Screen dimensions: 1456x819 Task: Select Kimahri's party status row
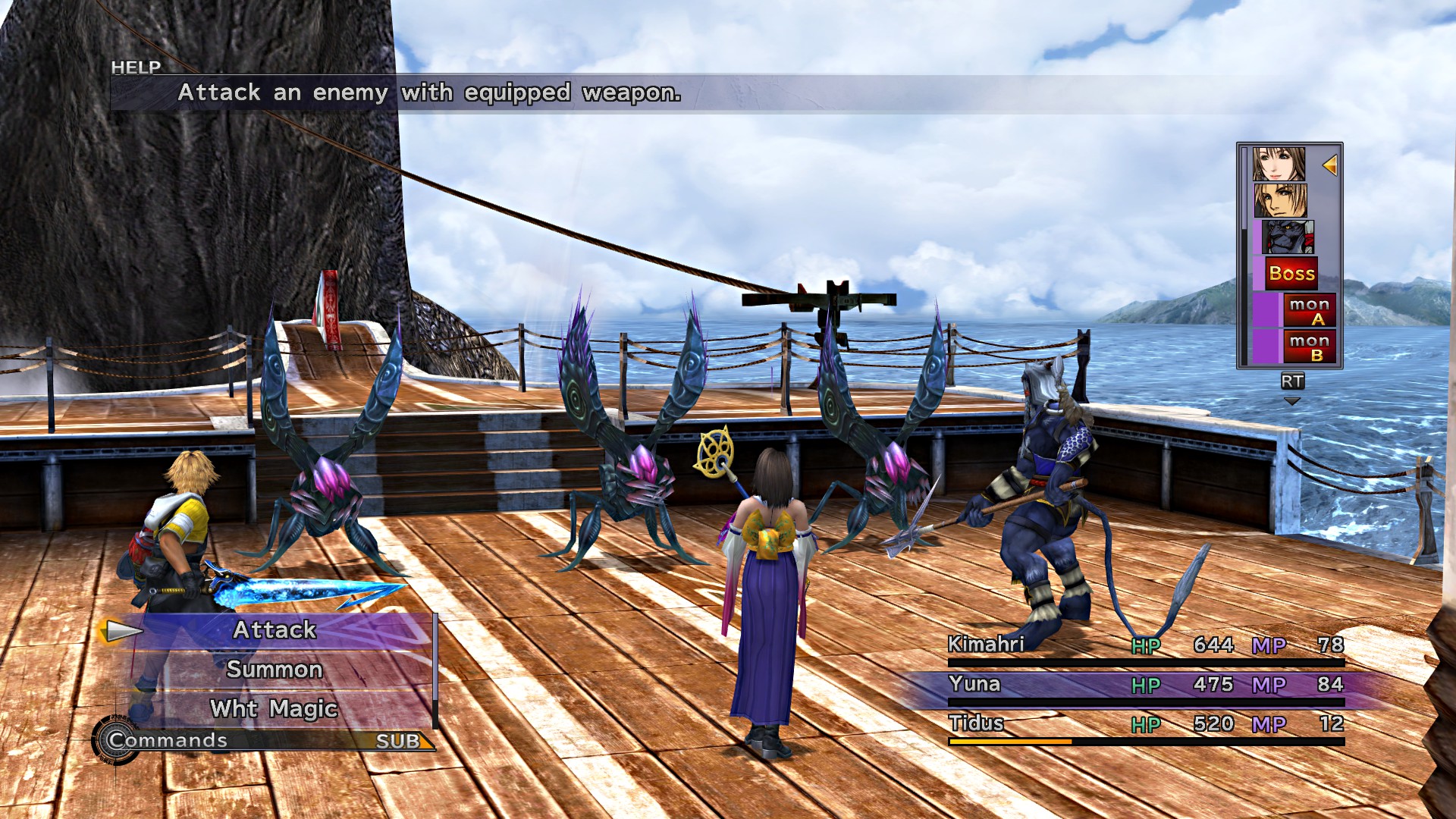1145,645
